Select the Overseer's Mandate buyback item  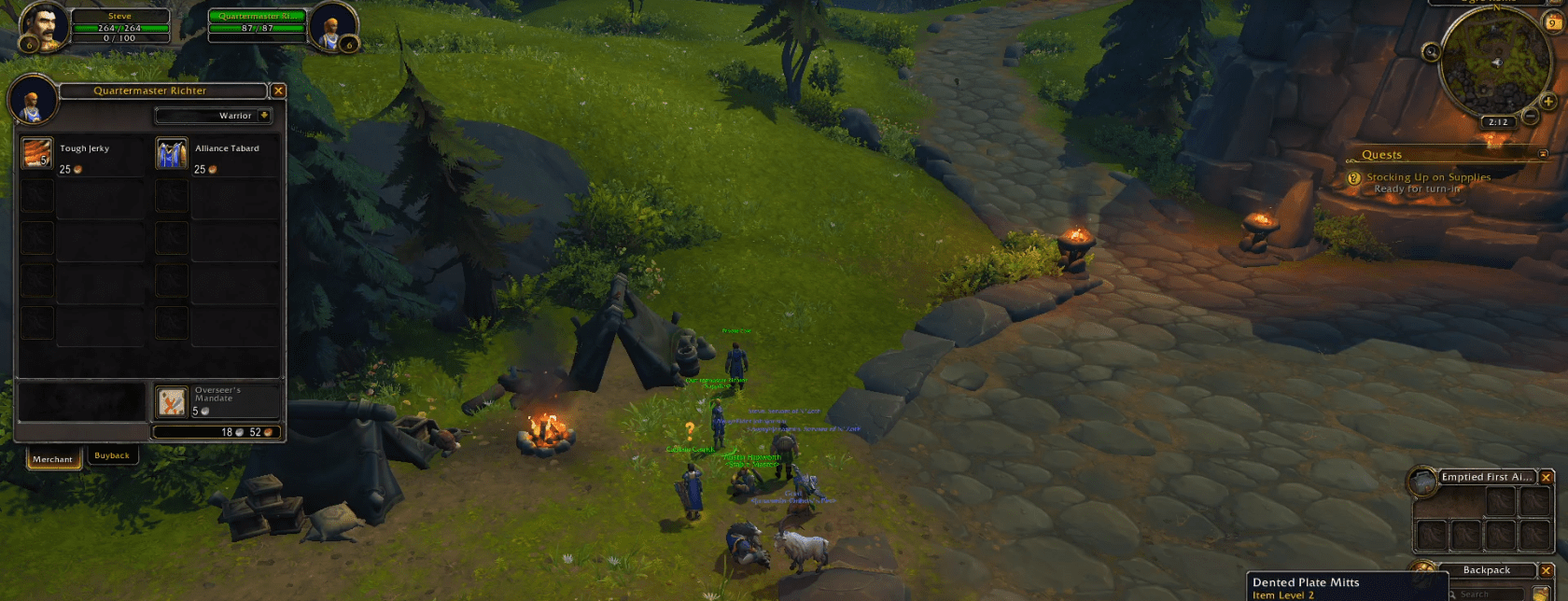point(172,402)
